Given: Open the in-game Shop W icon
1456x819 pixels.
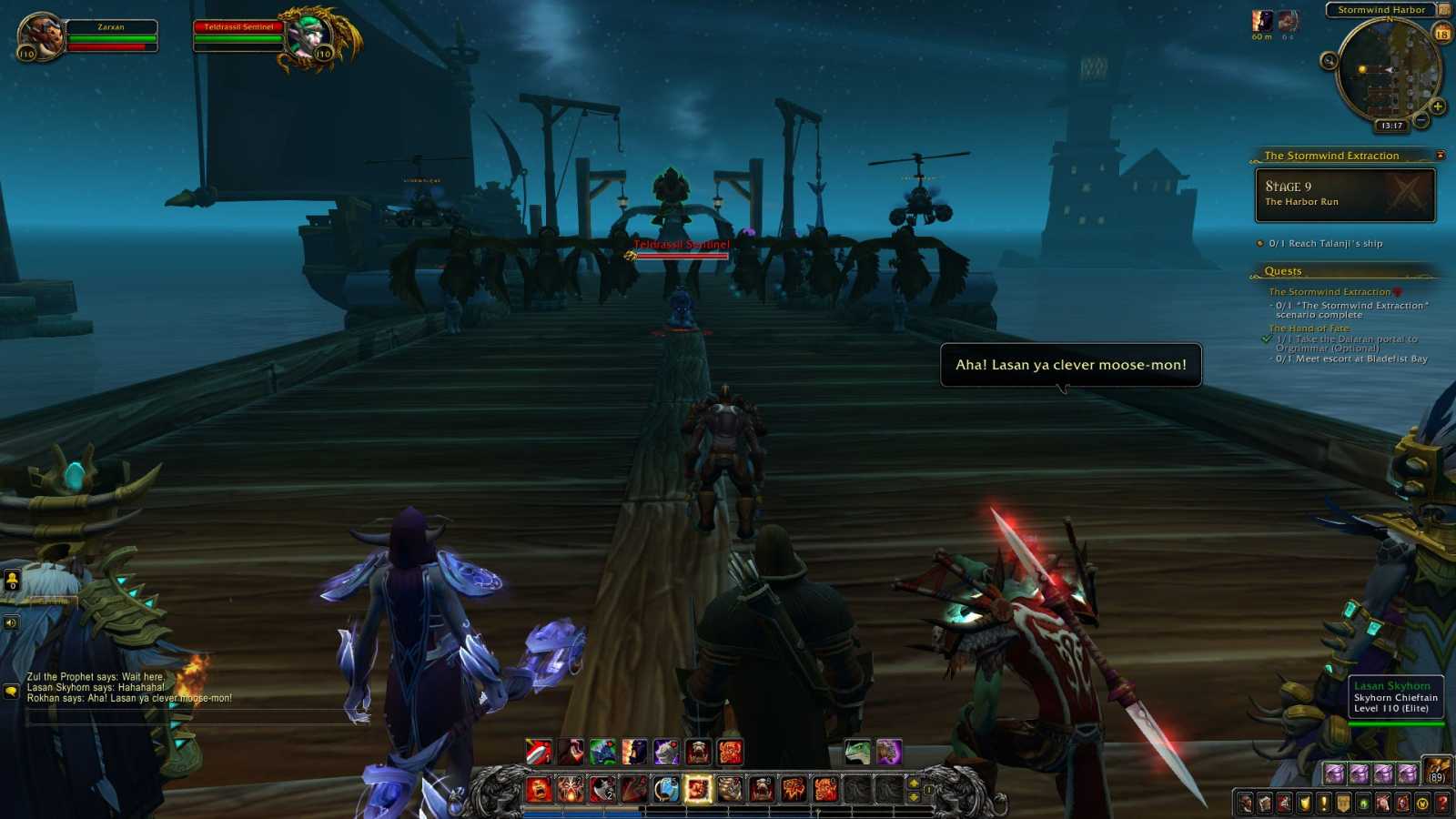Looking at the screenshot, I should (1421, 803).
